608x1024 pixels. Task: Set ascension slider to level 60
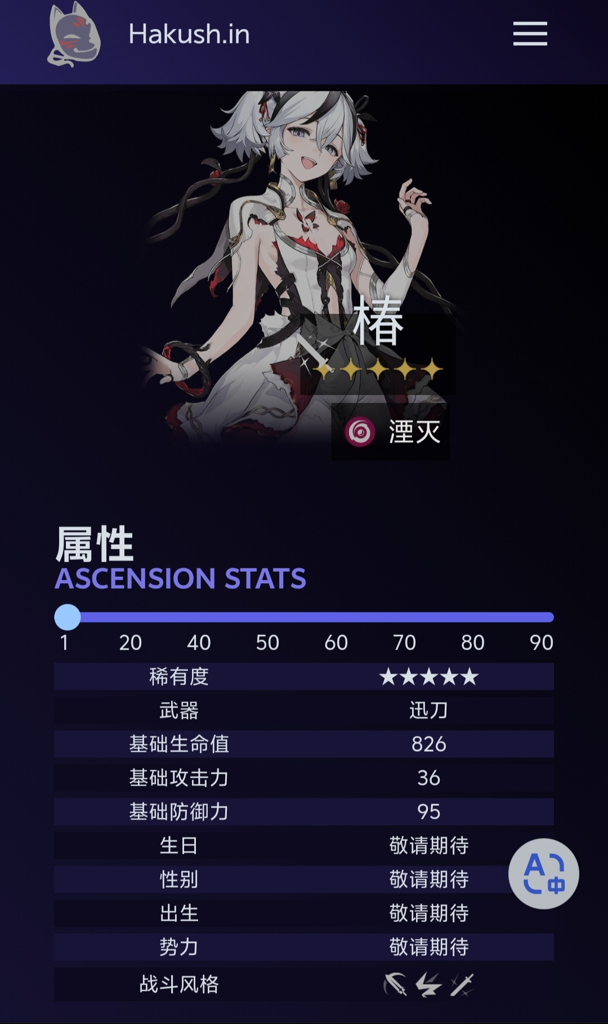pos(336,617)
